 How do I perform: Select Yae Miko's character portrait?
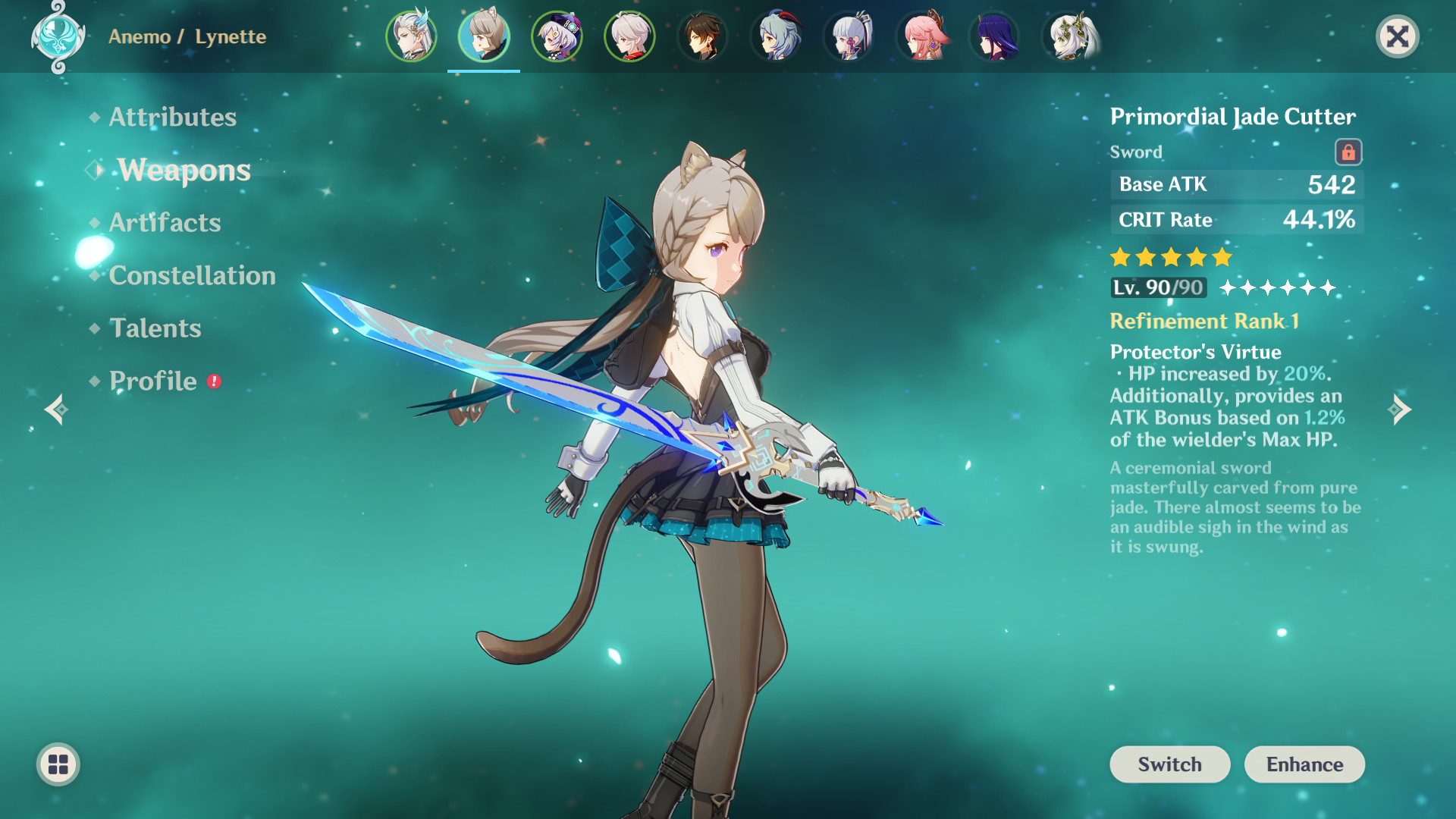click(x=921, y=36)
